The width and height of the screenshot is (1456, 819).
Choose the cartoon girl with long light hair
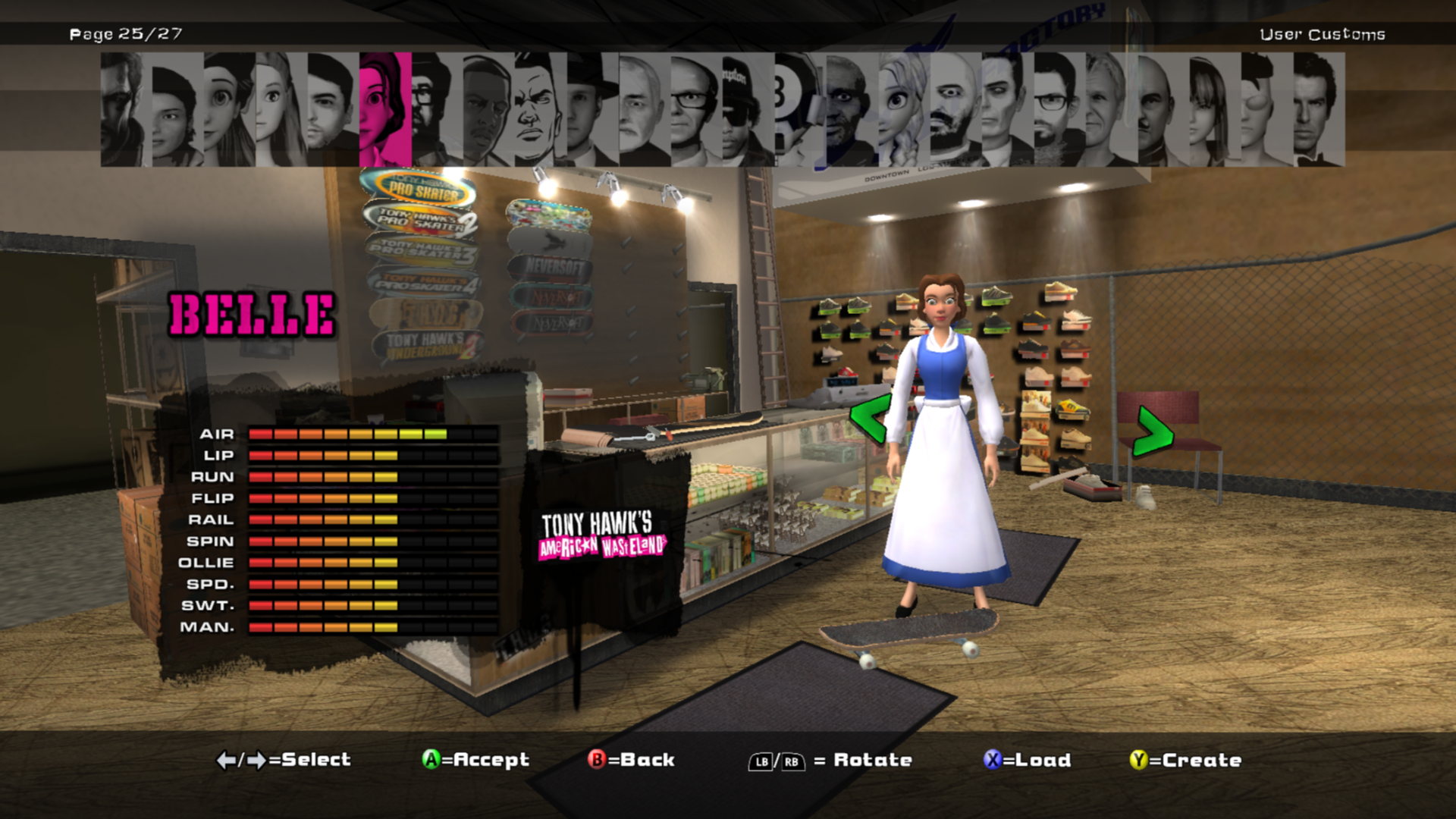coord(281,109)
